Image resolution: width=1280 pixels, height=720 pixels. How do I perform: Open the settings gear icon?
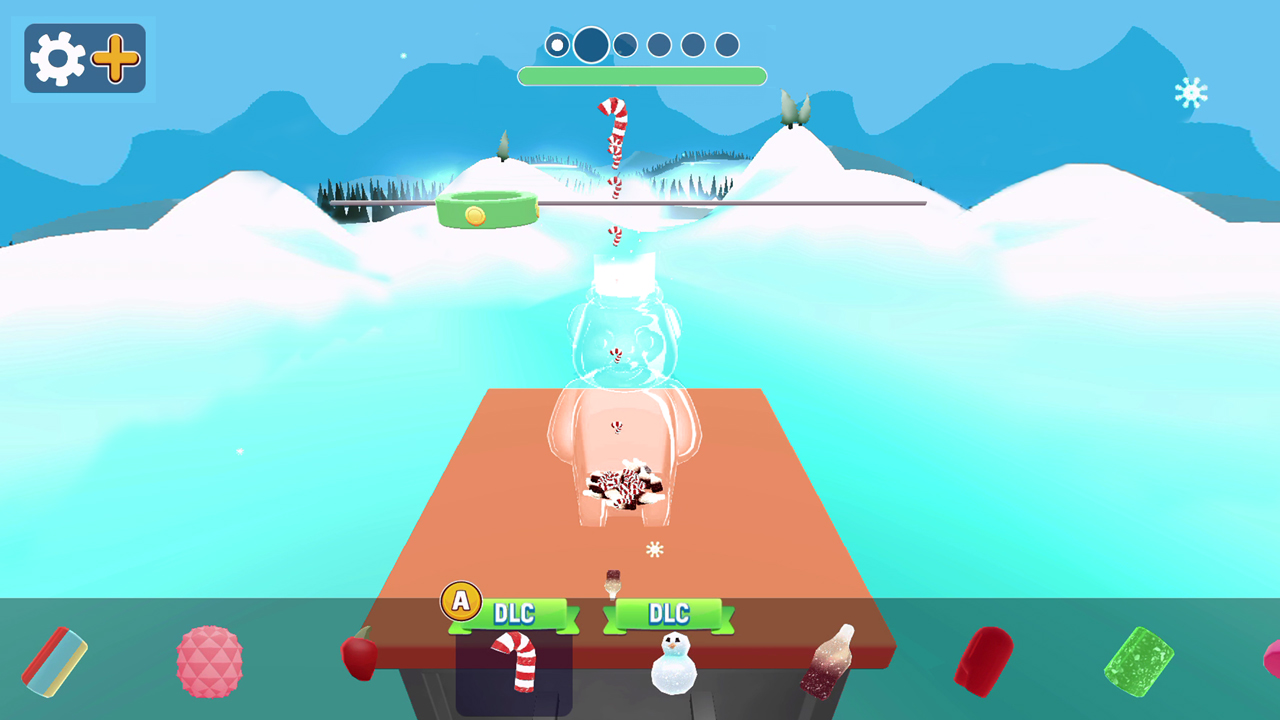click(55, 57)
